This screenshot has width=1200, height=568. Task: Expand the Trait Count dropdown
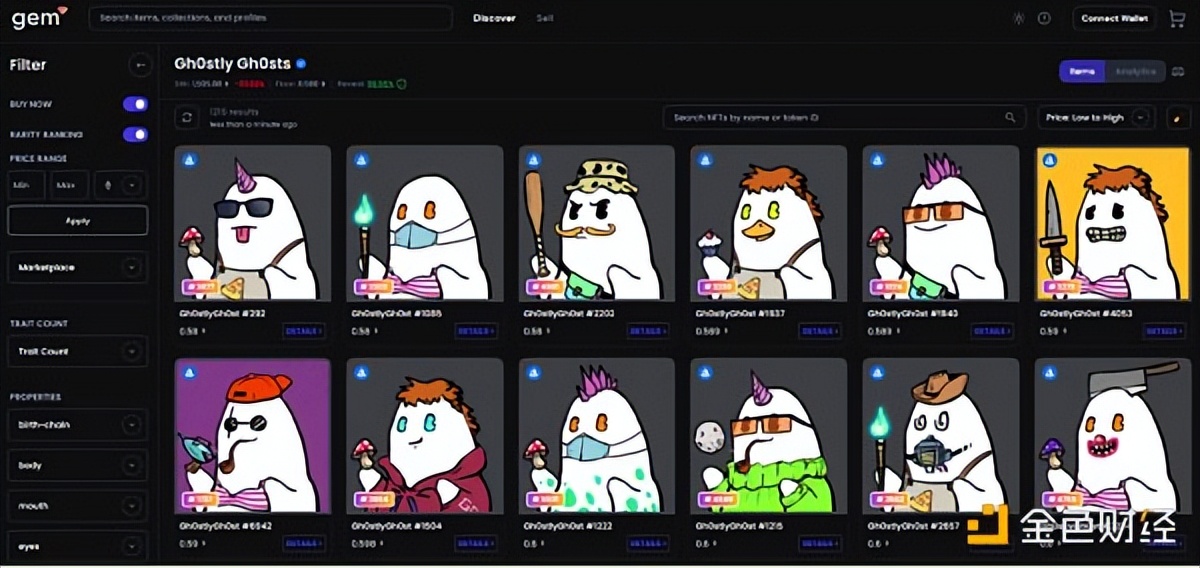click(77, 352)
